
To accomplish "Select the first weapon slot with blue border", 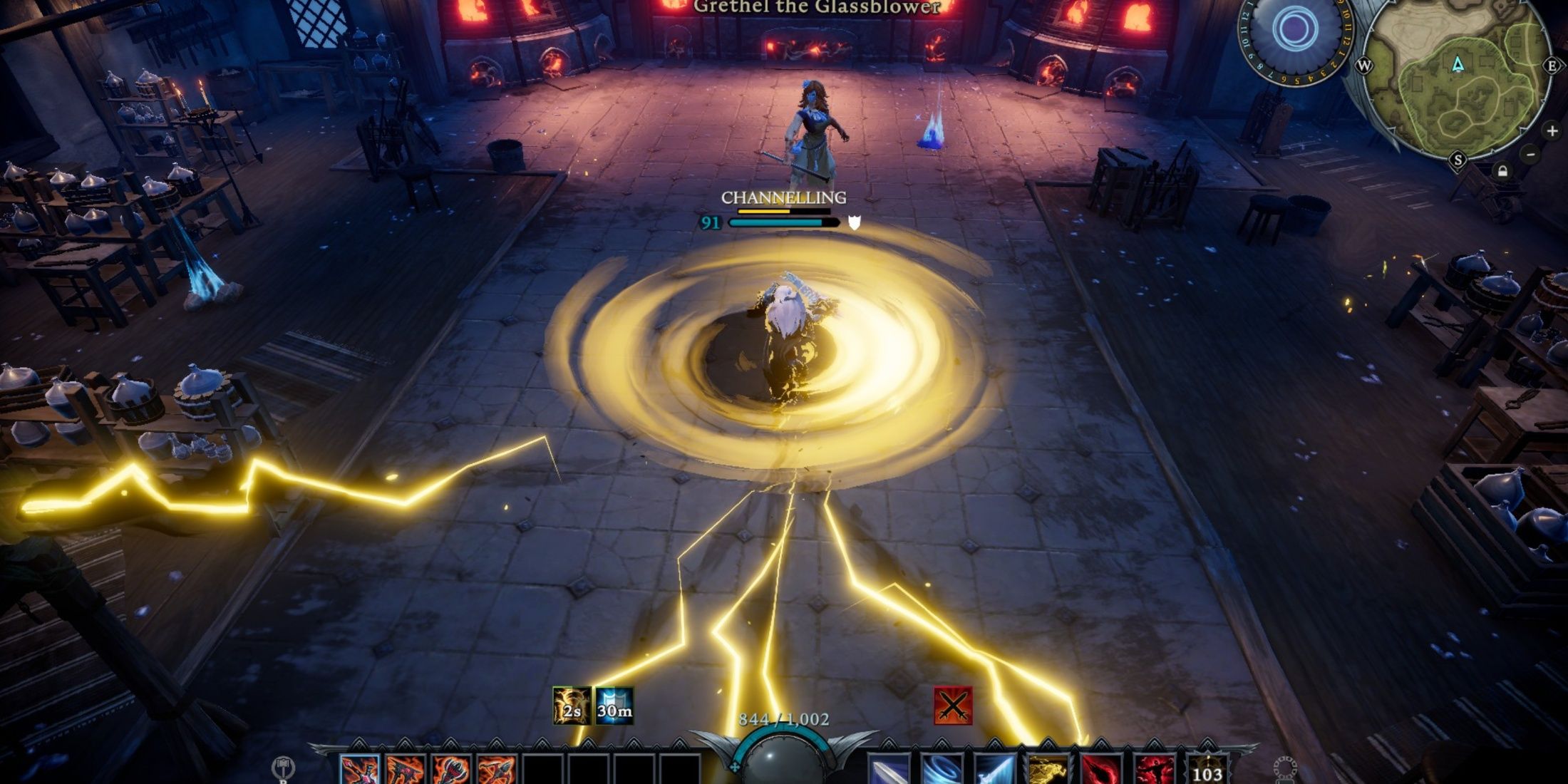I will pyautogui.click(x=359, y=770).
